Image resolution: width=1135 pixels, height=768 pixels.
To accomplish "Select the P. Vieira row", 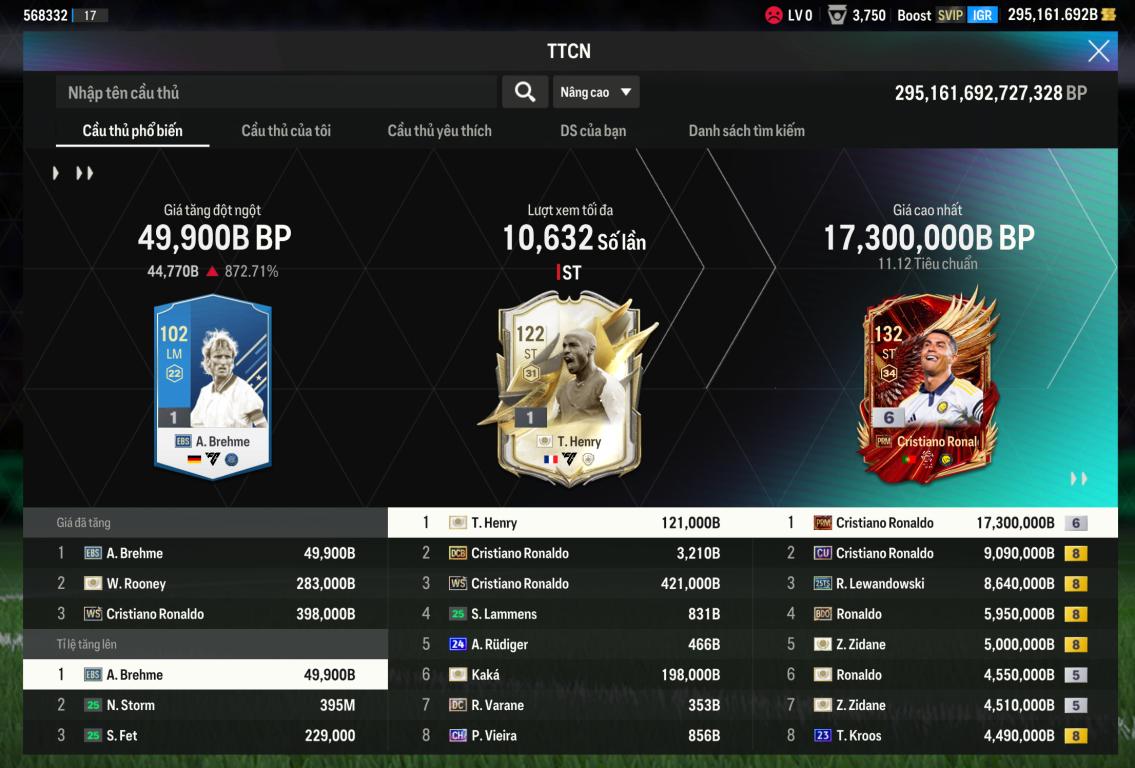I will (x=570, y=736).
